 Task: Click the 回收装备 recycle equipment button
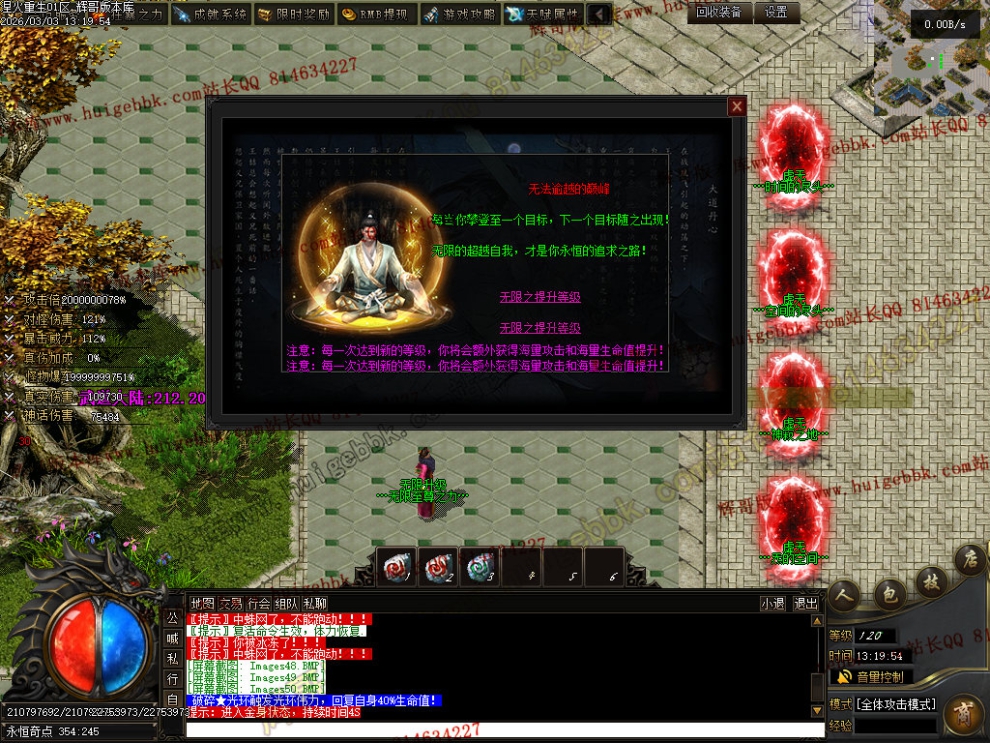pos(719,12)
